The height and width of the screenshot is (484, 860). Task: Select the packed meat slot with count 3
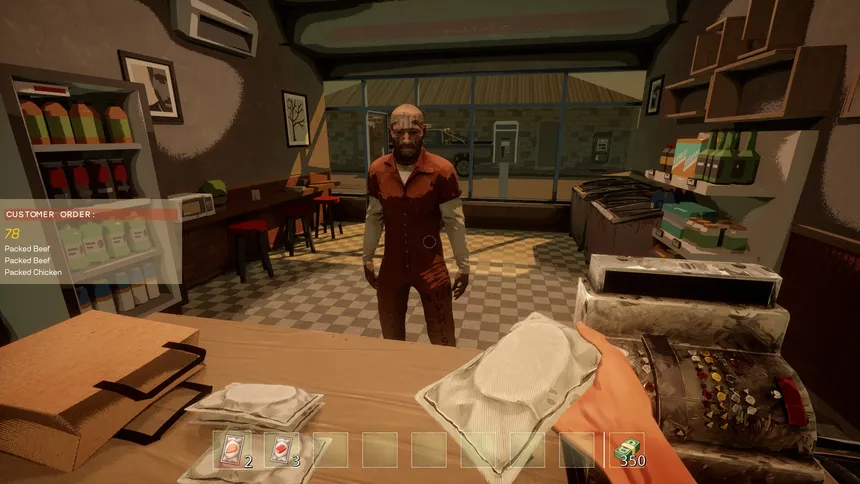pyautogui.click(x=281, y=449)
